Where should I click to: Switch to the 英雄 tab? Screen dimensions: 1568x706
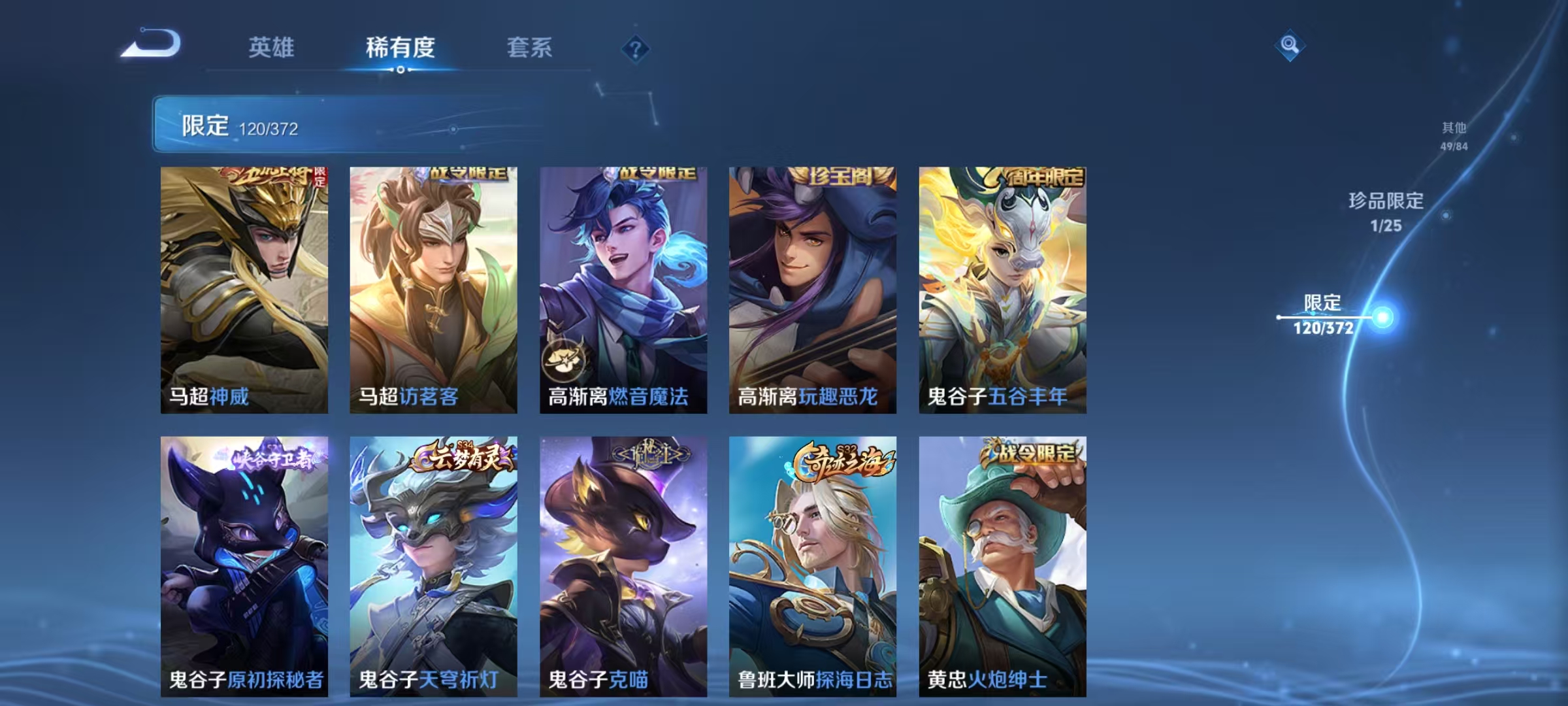point(271,46)
